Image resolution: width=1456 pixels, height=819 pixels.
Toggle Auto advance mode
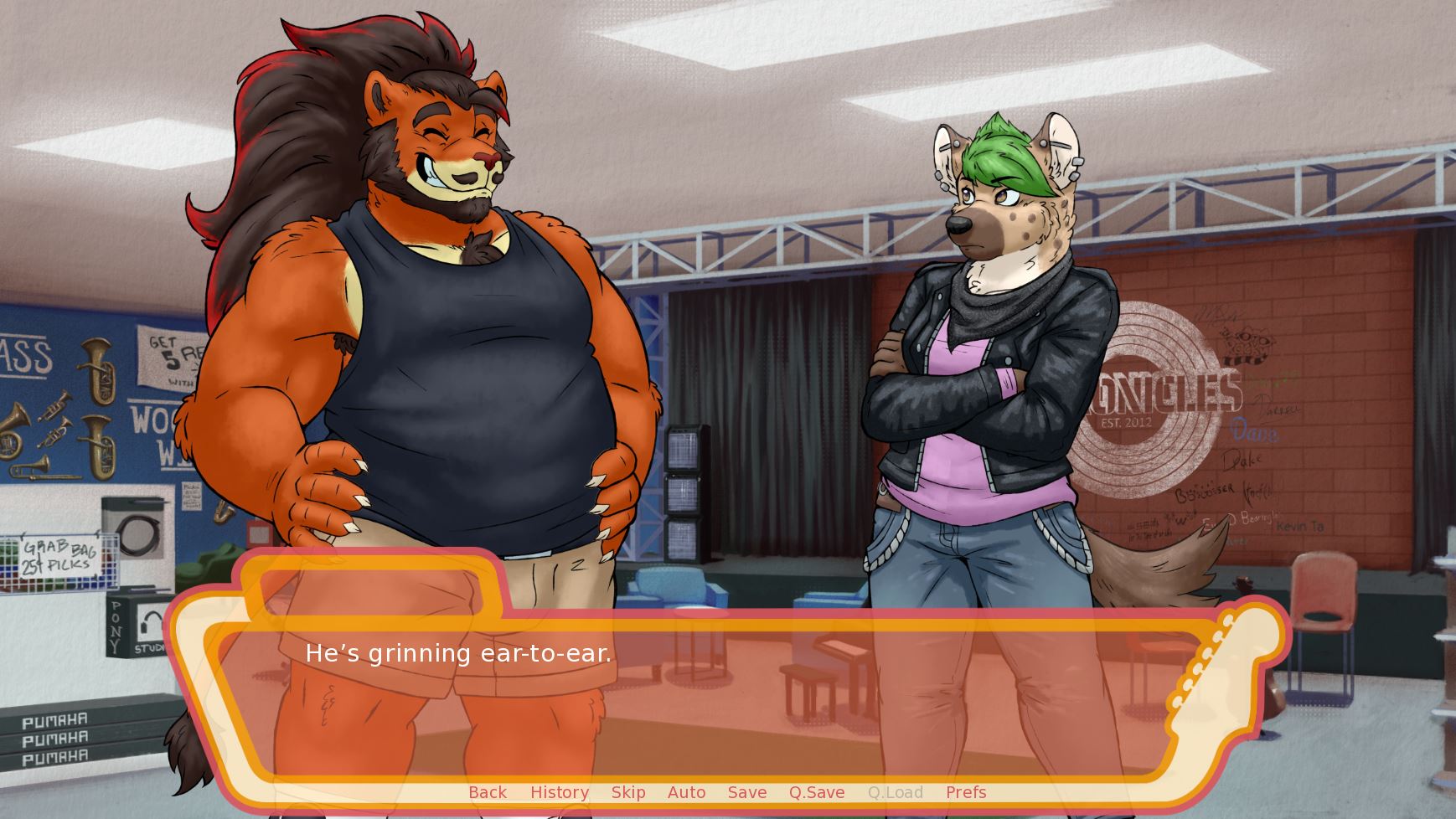tap(686, 792)
